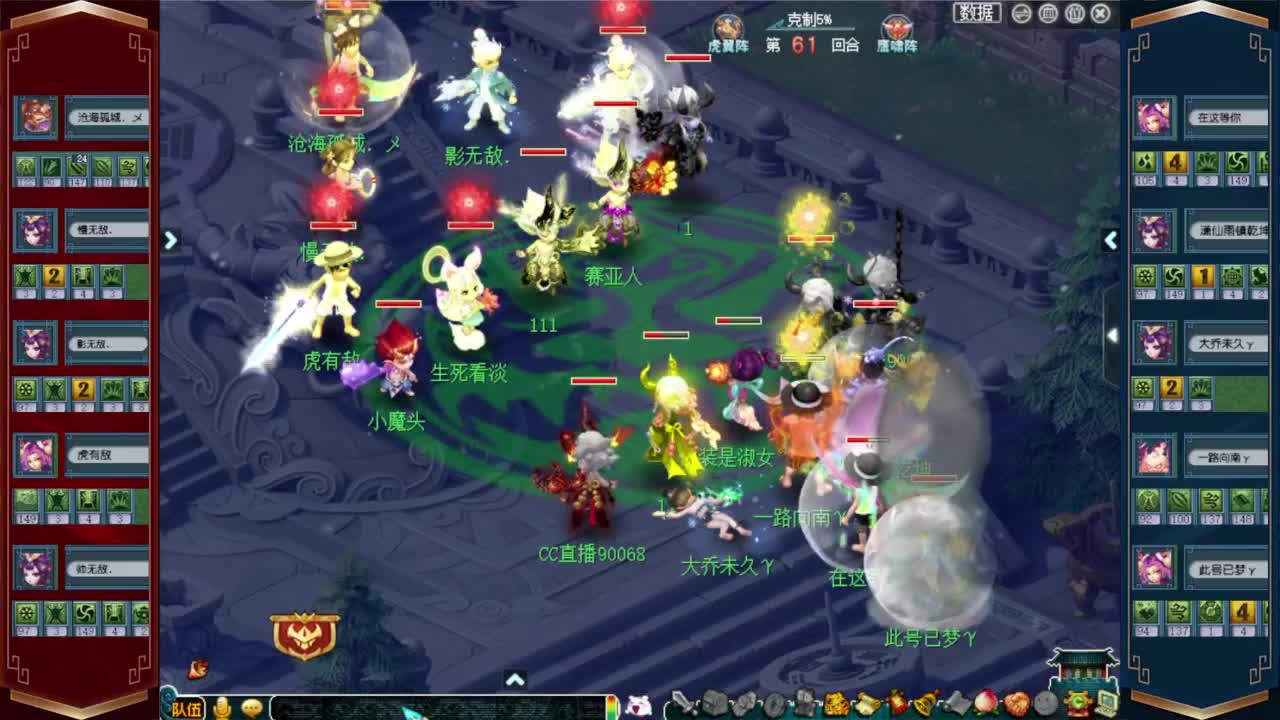Click the 在这等你 name button on the right panel
The width and height of the screenshot is (1280, 720).
point(1227,116)
